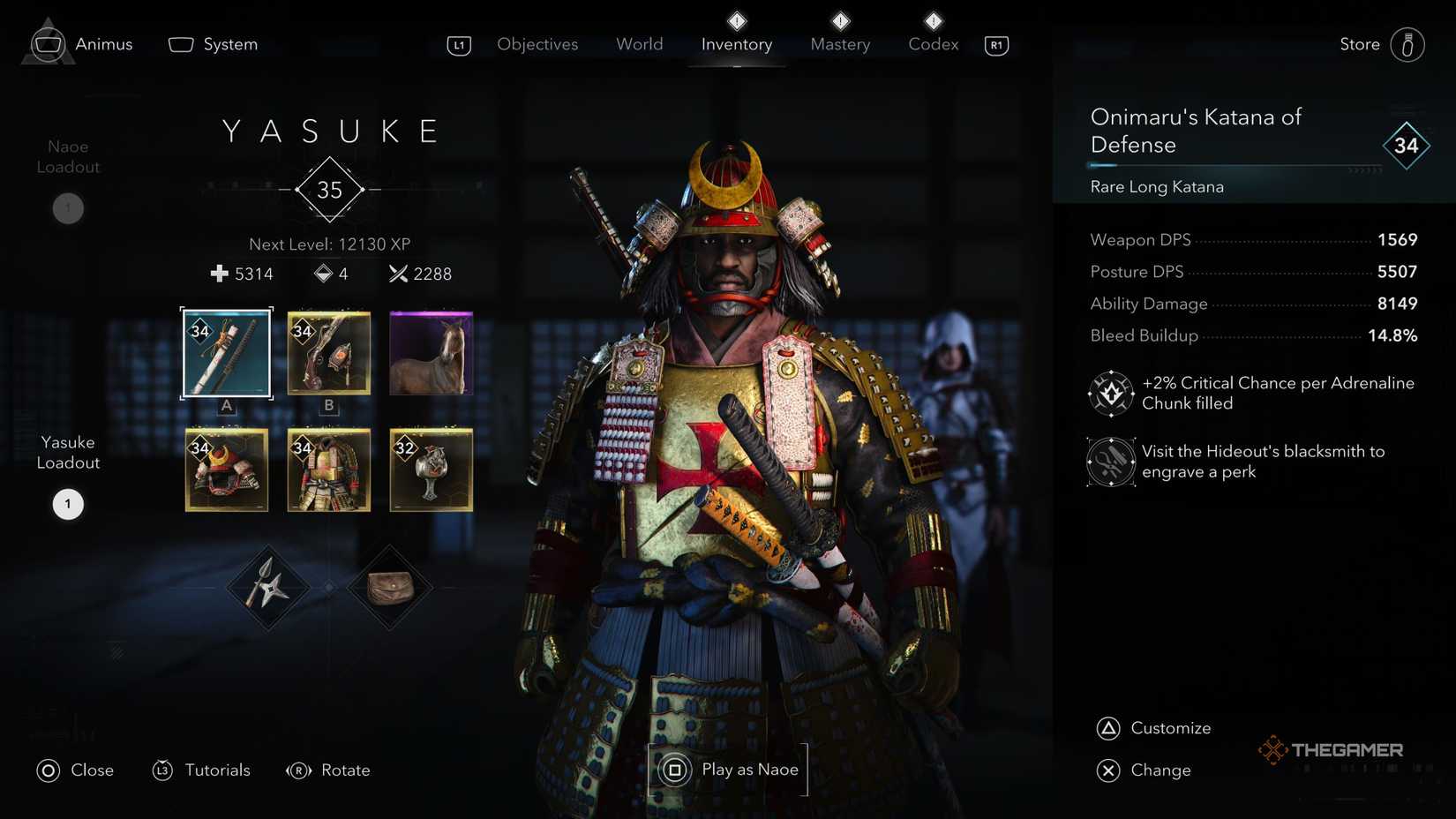Select Yasuke's equipped helmet slot
The image size is (1456, 819).
(x=226, y=470)
